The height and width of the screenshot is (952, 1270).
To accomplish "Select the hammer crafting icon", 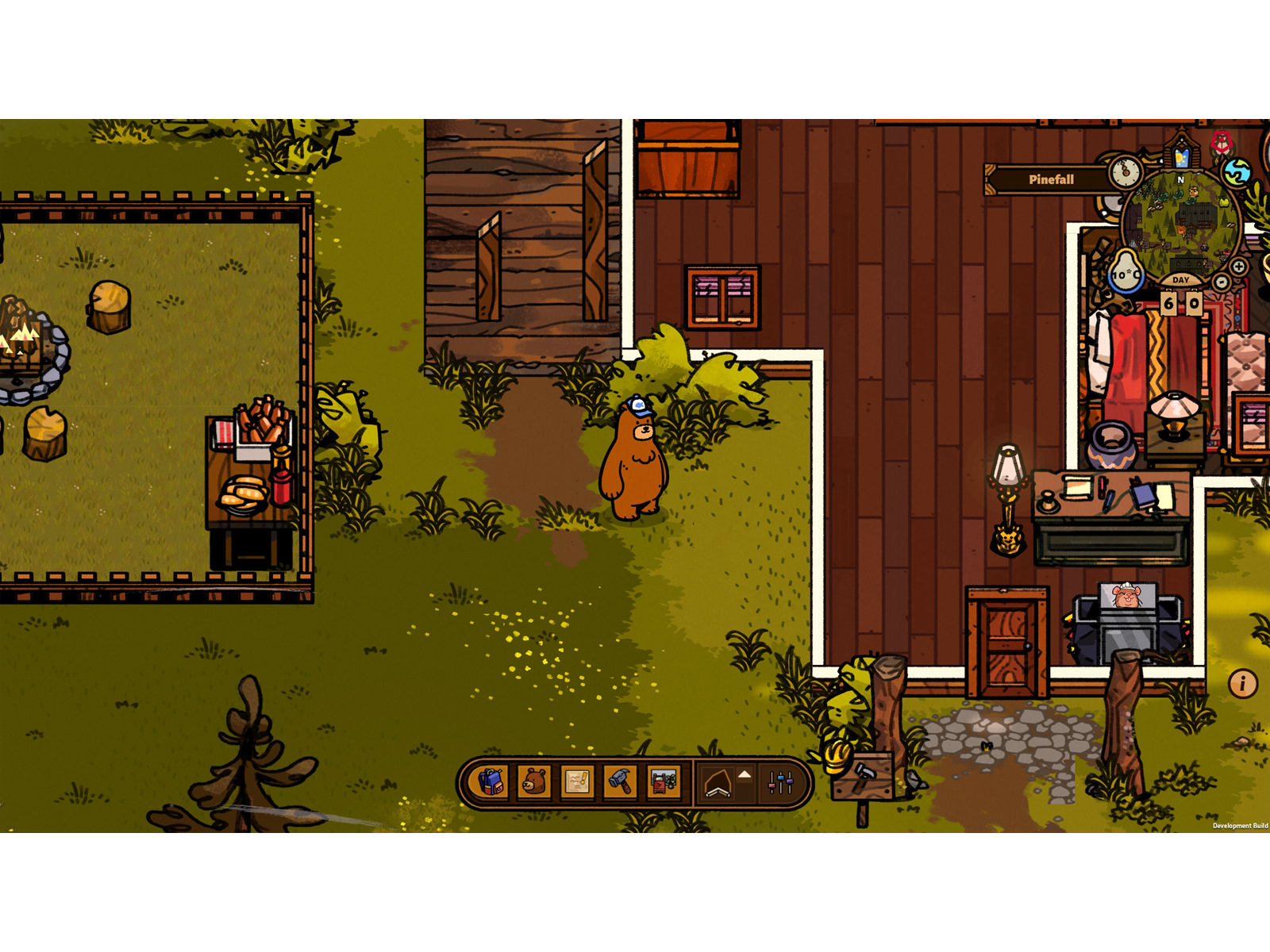I will (x=620, y=781).
